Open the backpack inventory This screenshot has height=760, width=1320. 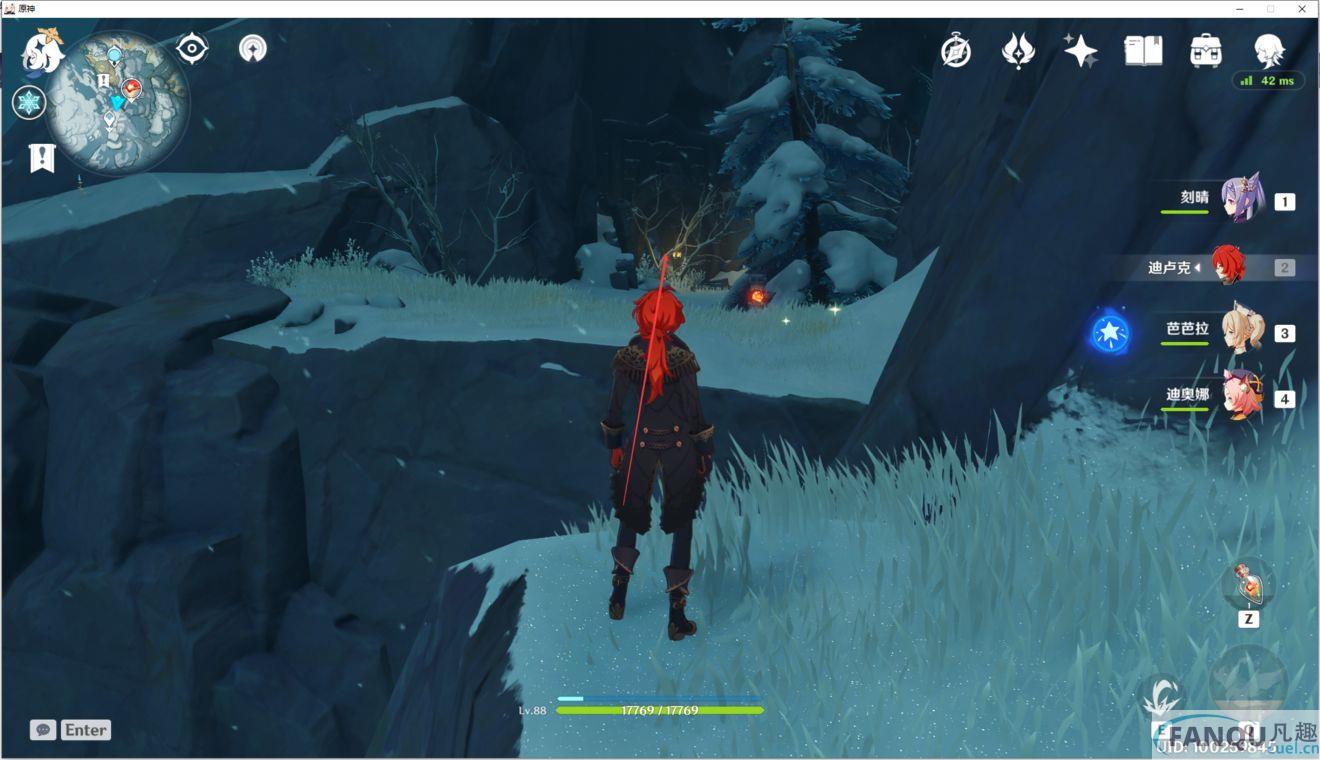[1206, 50]
